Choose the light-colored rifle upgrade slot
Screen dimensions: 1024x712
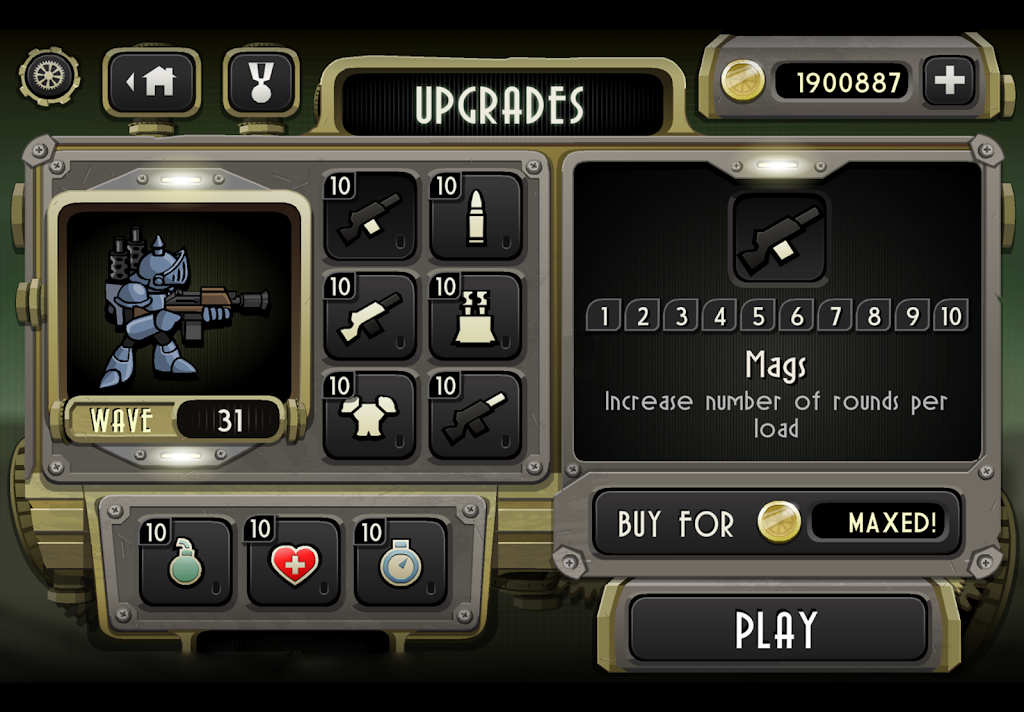coord(370,317)
